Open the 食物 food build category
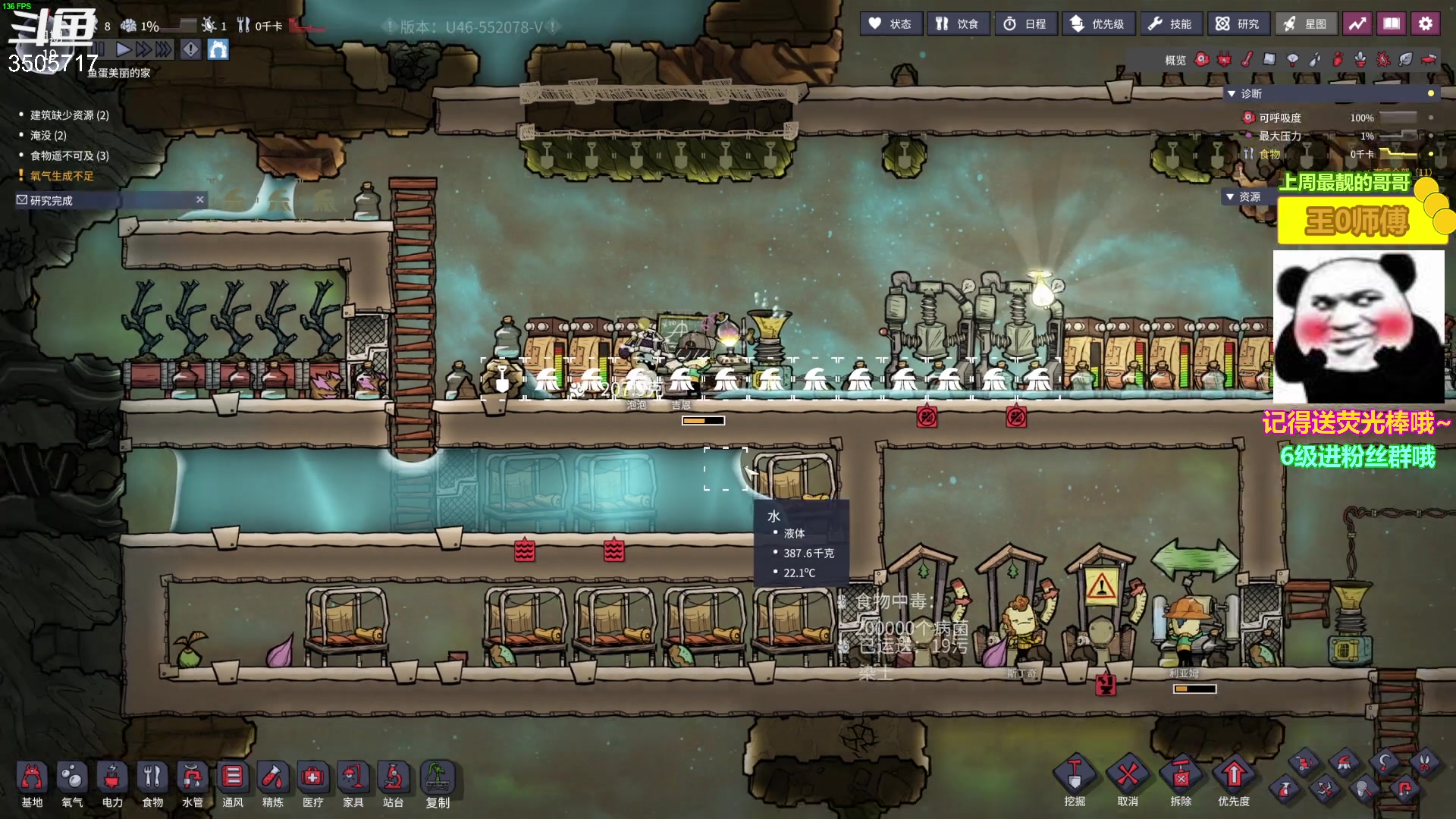Viewport: 1456px width, 819px height. (x=152, y=785)
